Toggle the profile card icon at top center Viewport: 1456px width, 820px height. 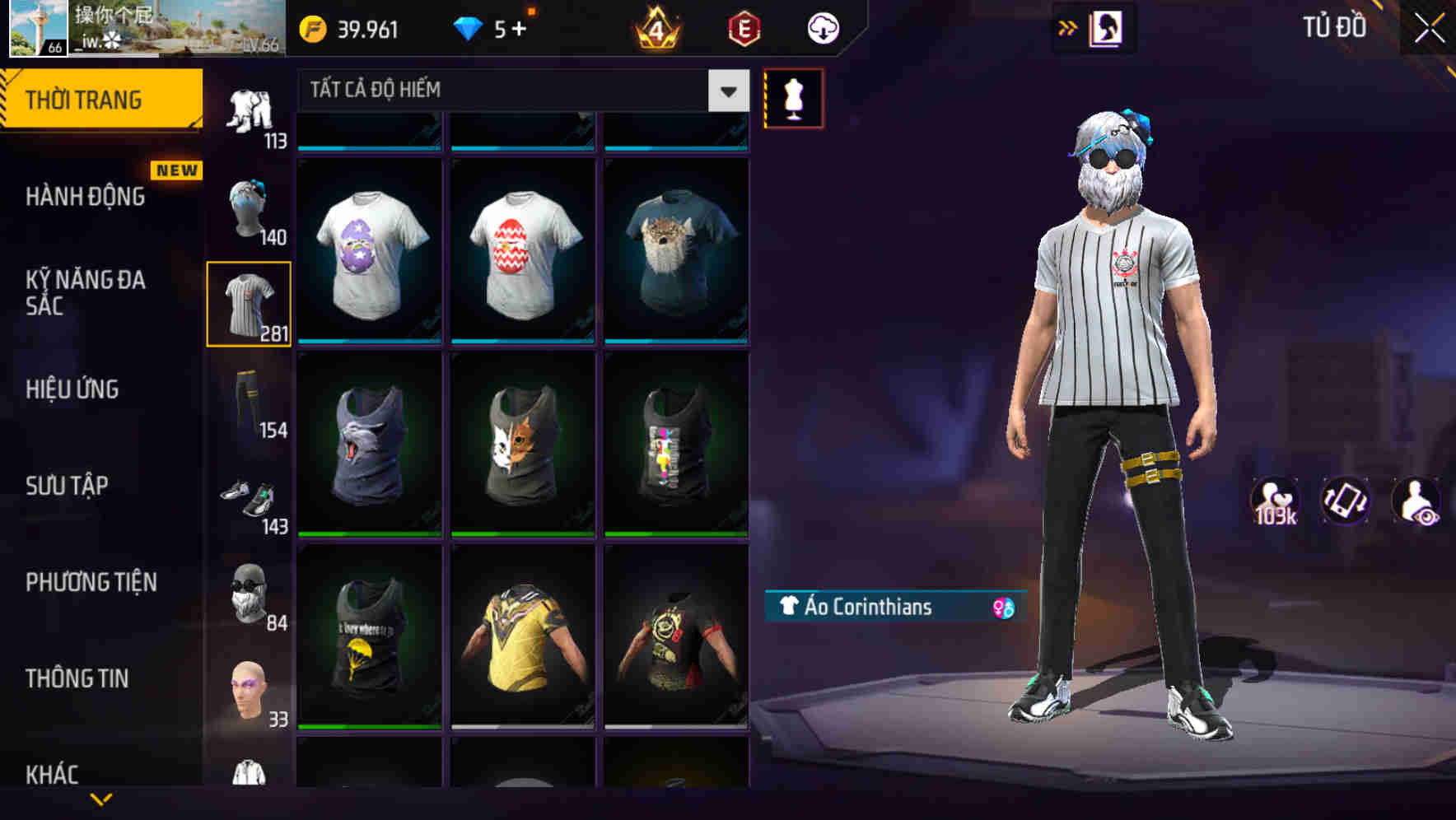1108,27
